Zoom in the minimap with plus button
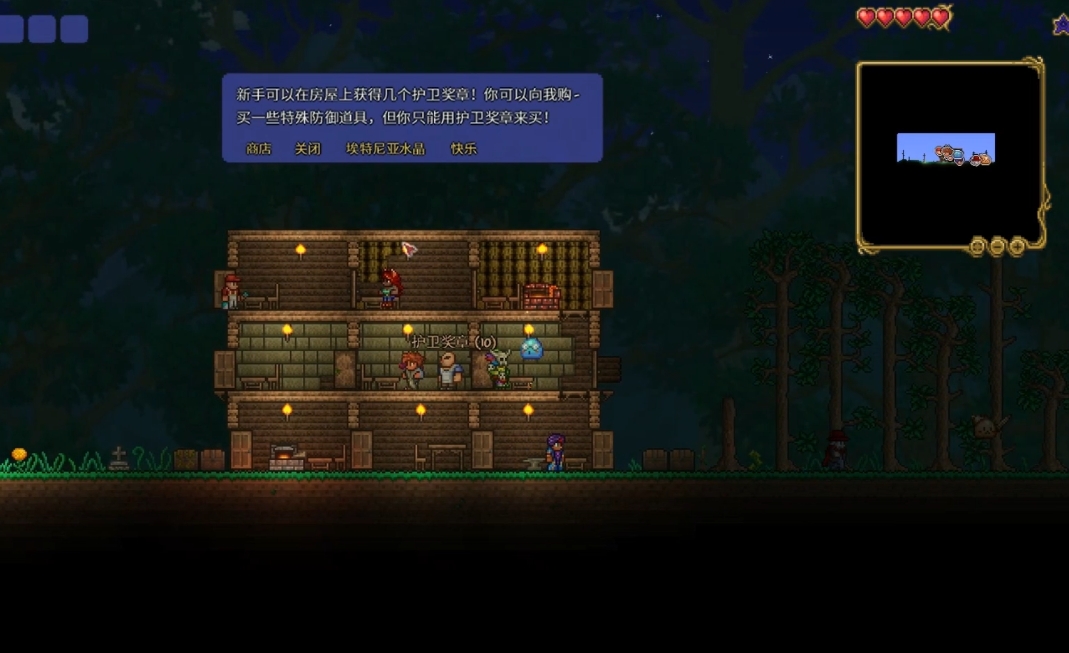 click(x=1017, y=246)
